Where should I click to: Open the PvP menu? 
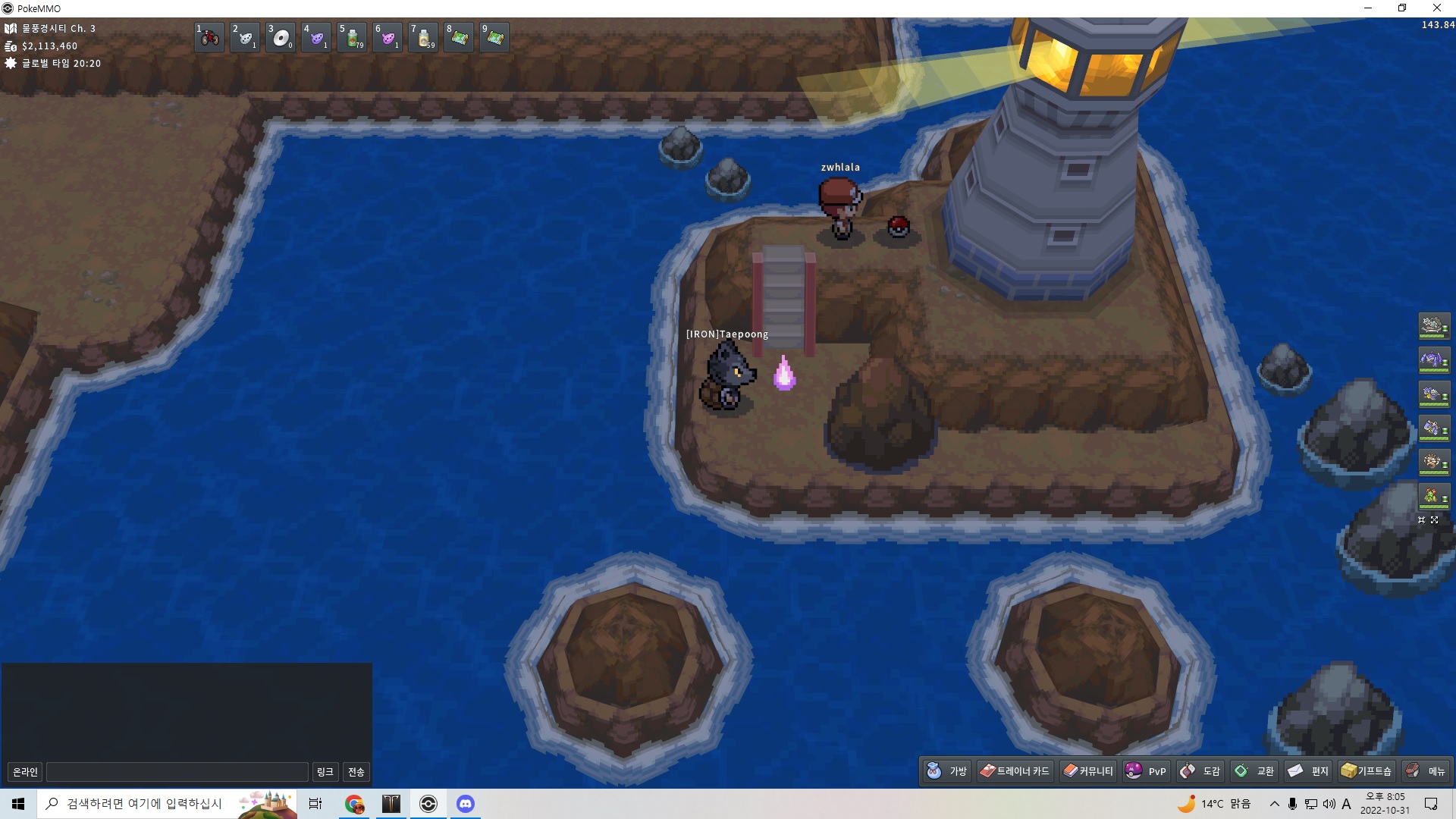(x=1146, y=771)
